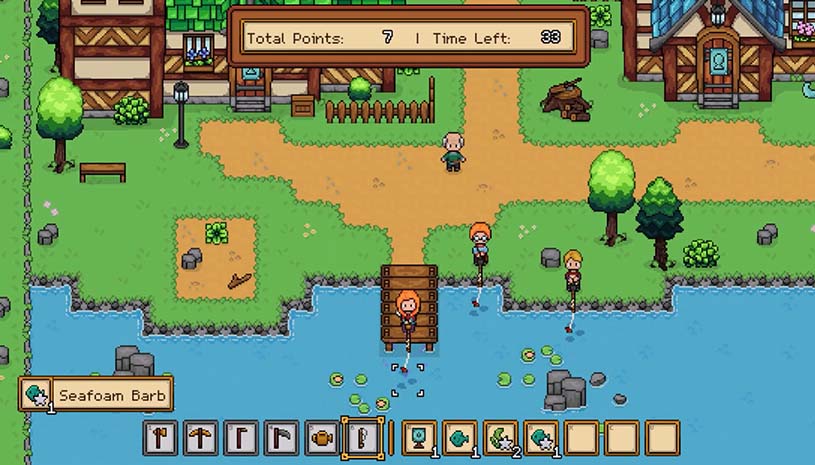Select the axe tool slot

tap(161, 438)
